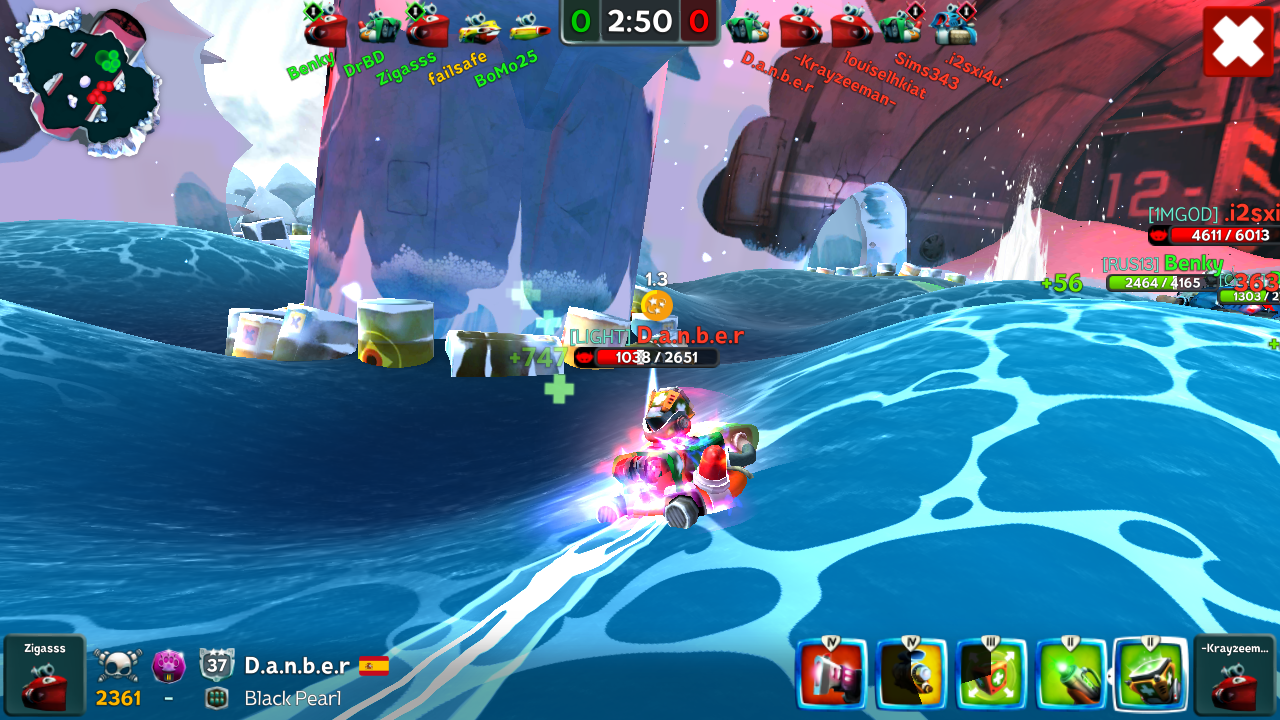Open the battle minimap
Image resolution: width=1280 pixels, height=720 pixels.
(83, 80)
